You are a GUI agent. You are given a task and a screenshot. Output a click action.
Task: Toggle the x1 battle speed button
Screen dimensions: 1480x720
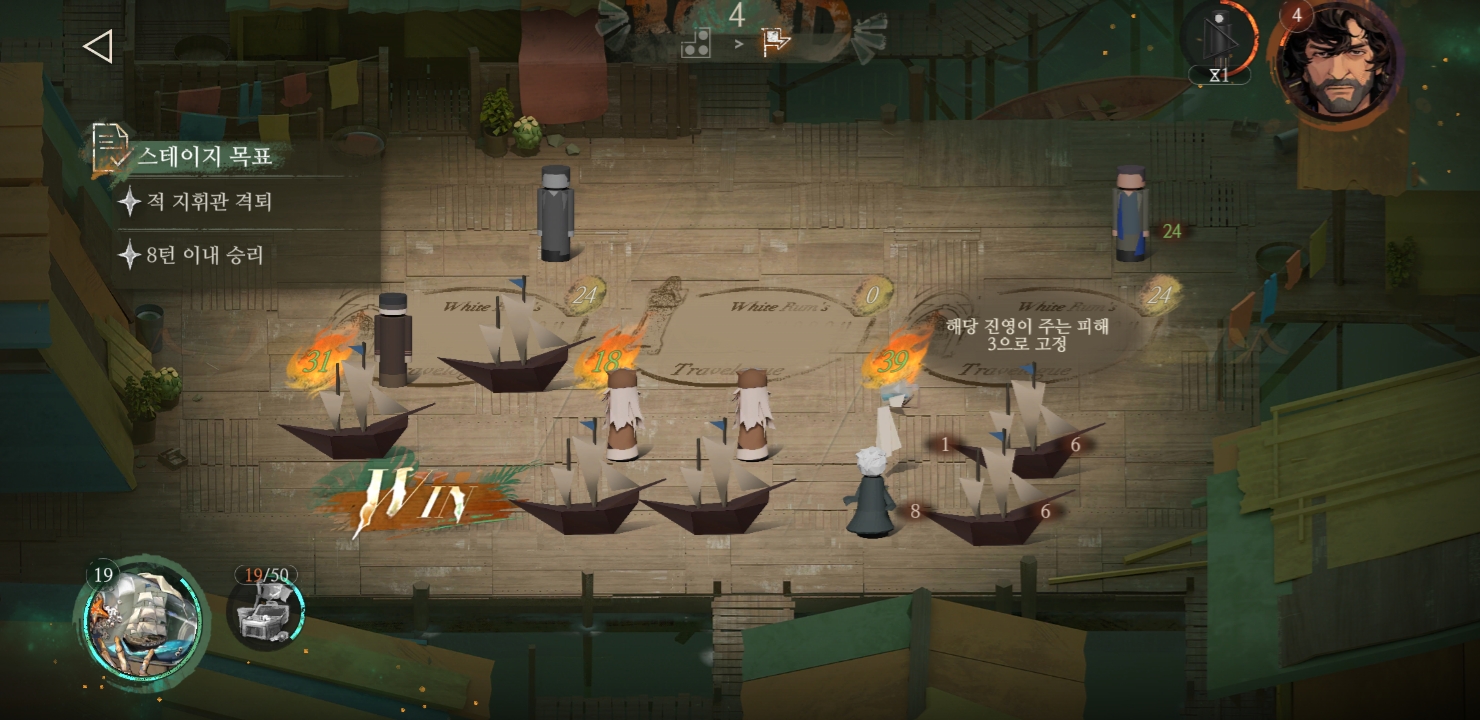(1219, 45)
